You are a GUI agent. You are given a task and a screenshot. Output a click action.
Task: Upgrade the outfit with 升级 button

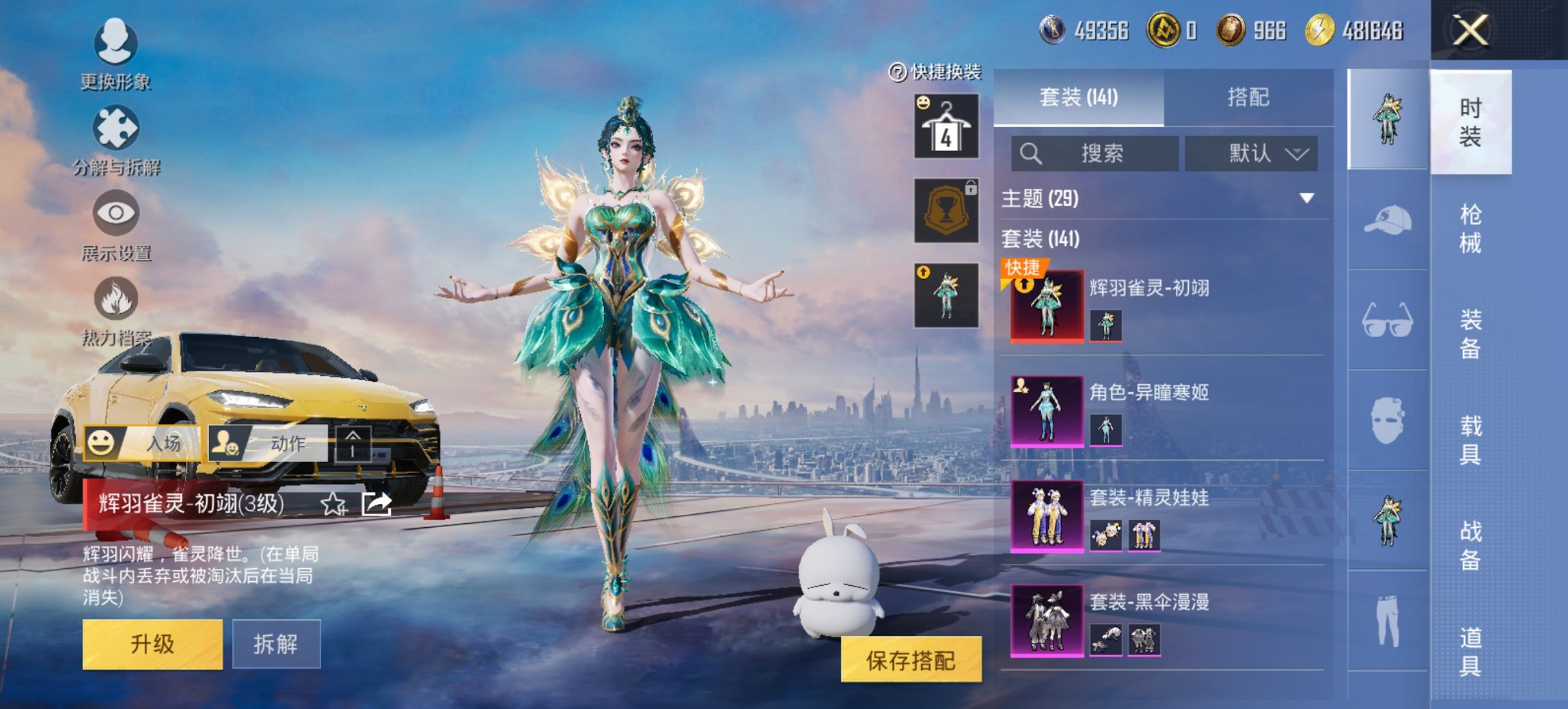(x=152, y=644)
